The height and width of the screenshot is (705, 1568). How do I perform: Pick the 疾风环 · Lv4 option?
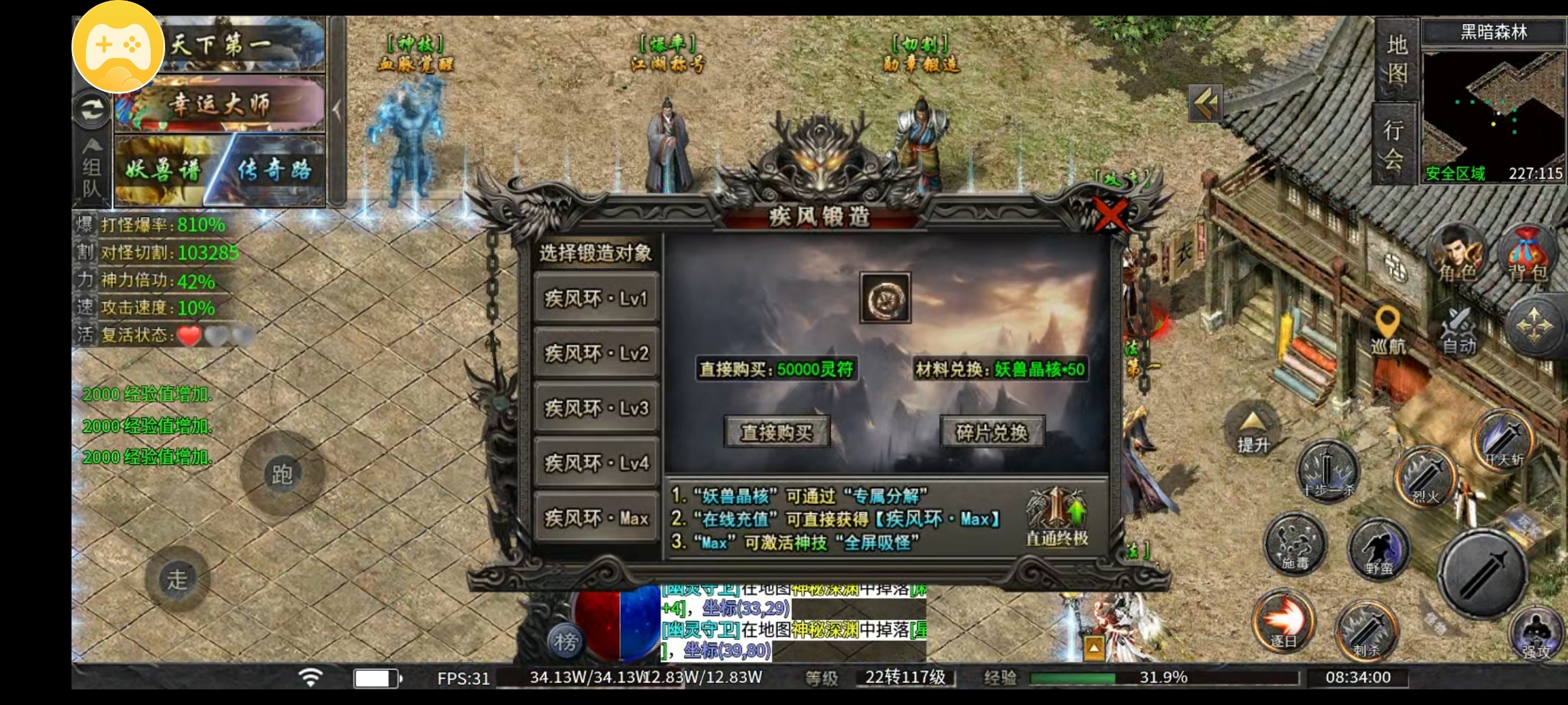596,463
